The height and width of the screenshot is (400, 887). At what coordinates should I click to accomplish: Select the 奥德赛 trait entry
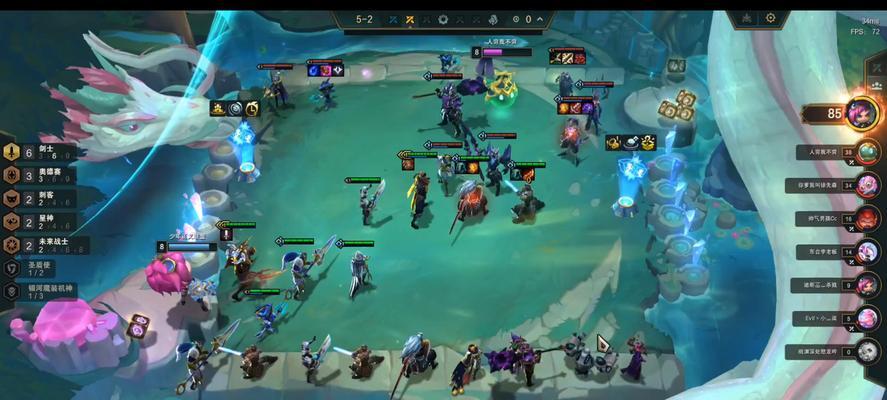point(44,174)
